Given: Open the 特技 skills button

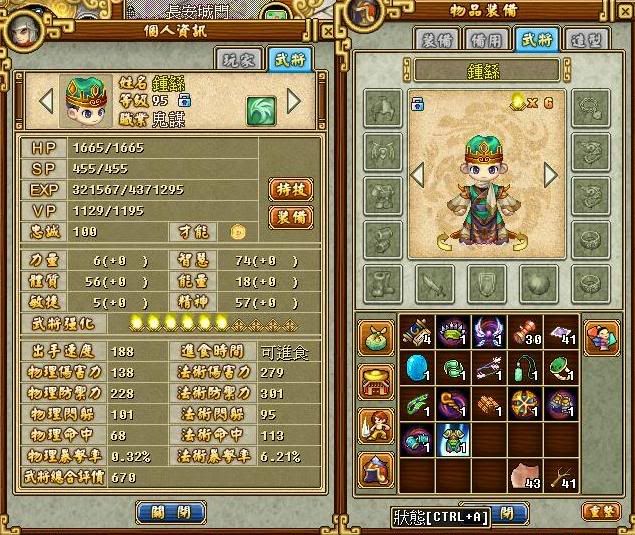Looking at the screenshot, I should point(289,189).
